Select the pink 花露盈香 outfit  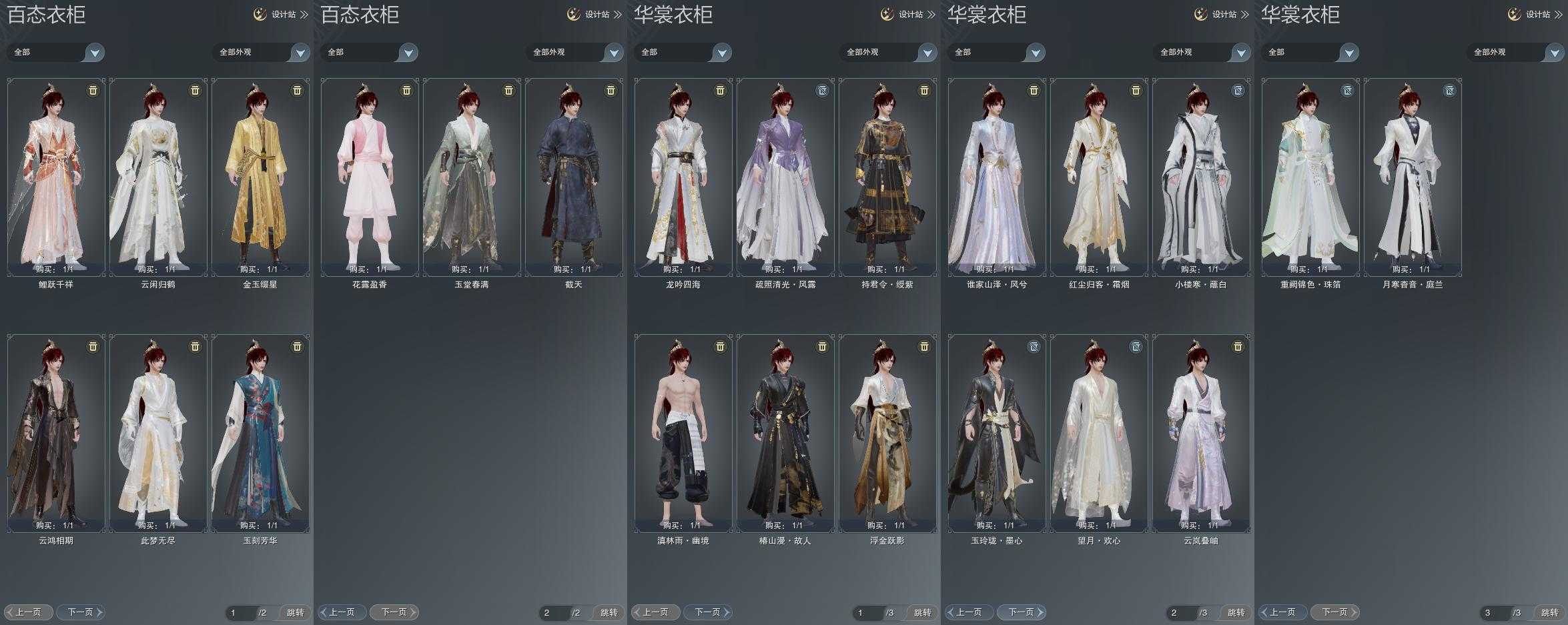(x=370, y=177)
